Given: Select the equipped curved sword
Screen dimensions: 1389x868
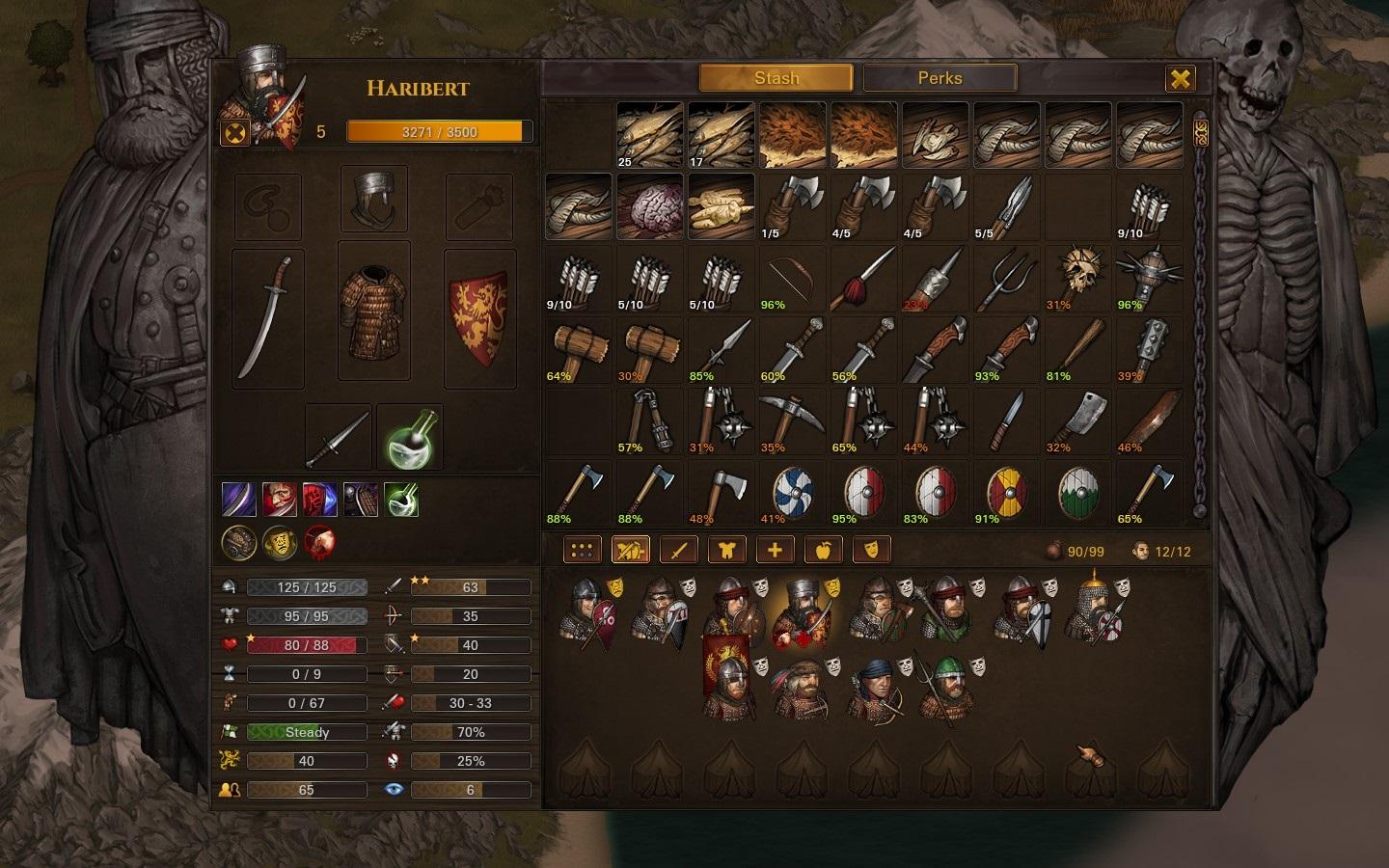Looking at the screenshot, I should coord(268,318).
